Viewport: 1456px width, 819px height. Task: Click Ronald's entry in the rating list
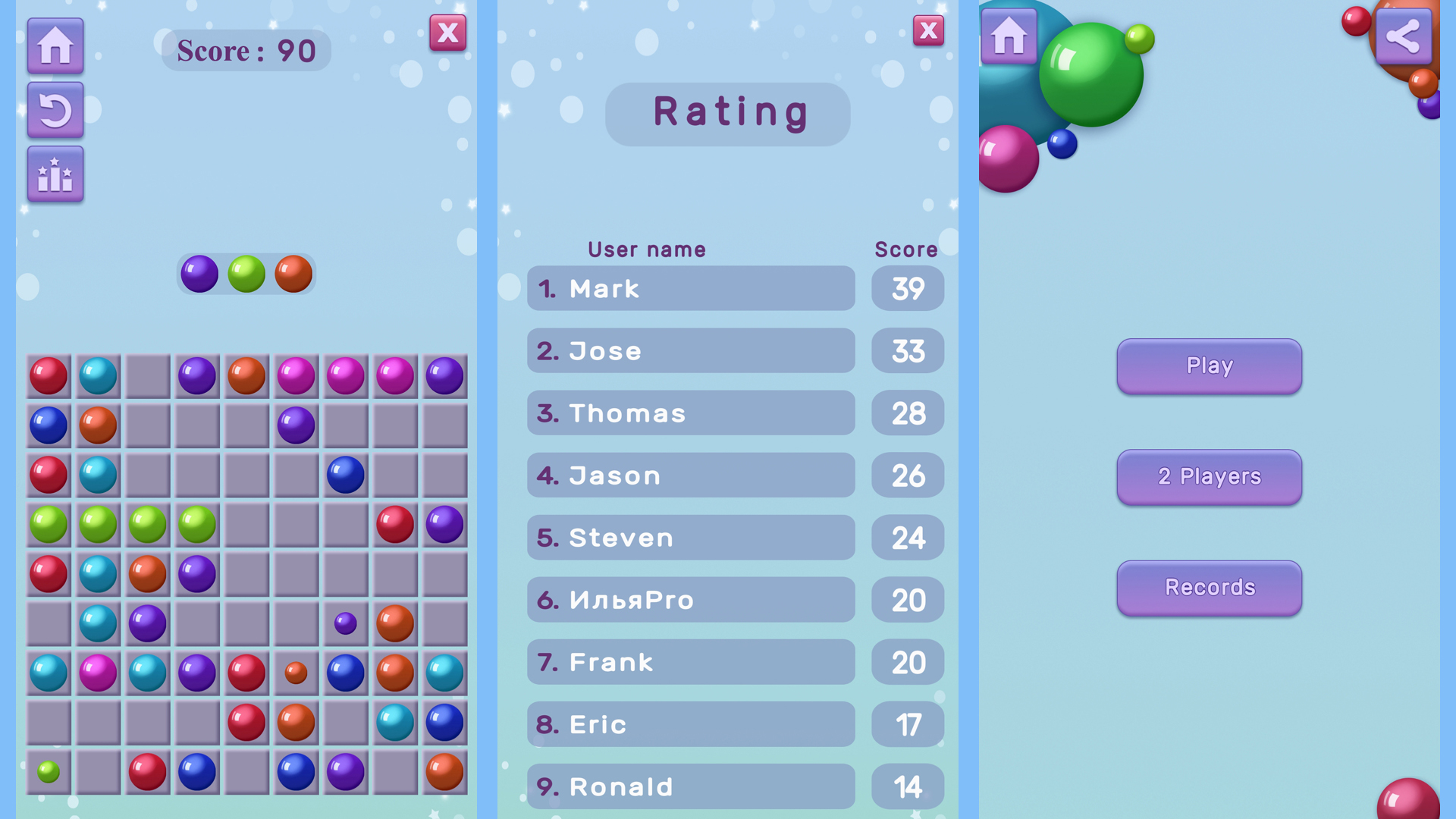click(x=690, y=786)
